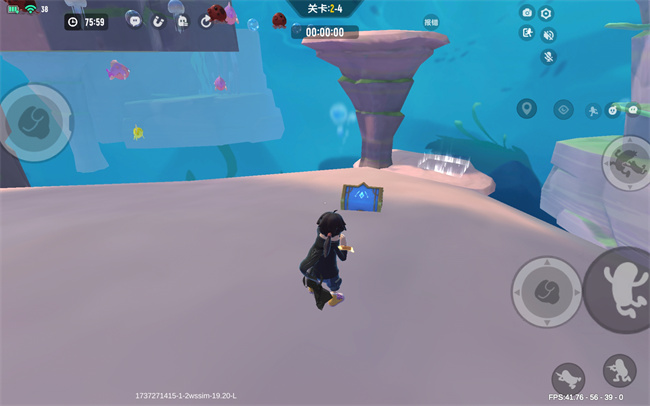
Task: Open settings via the hexagon gear icon
Action: [x=547, y=13]
